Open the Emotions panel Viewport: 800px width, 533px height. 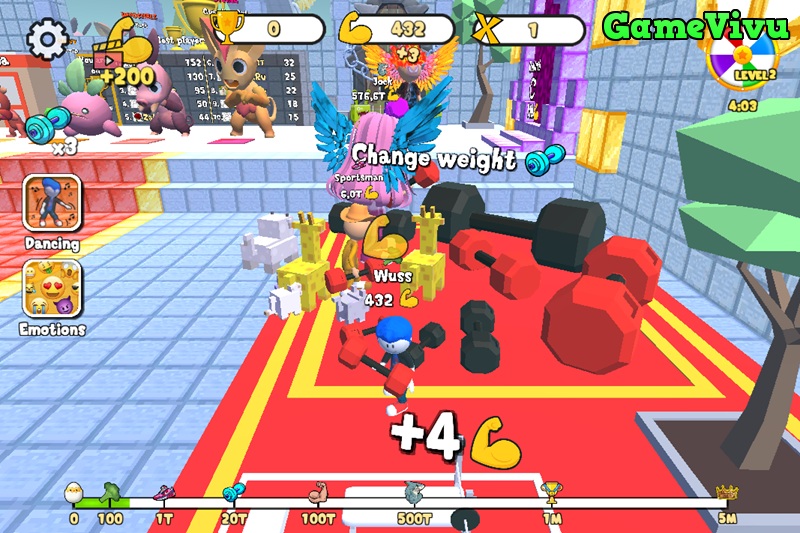coord(52,290)
